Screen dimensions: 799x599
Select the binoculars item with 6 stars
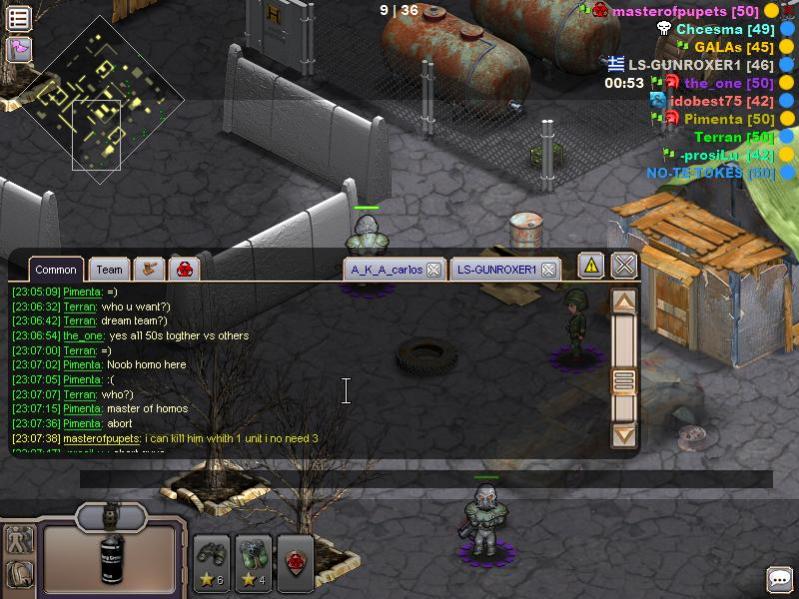[x=212, y=563]
